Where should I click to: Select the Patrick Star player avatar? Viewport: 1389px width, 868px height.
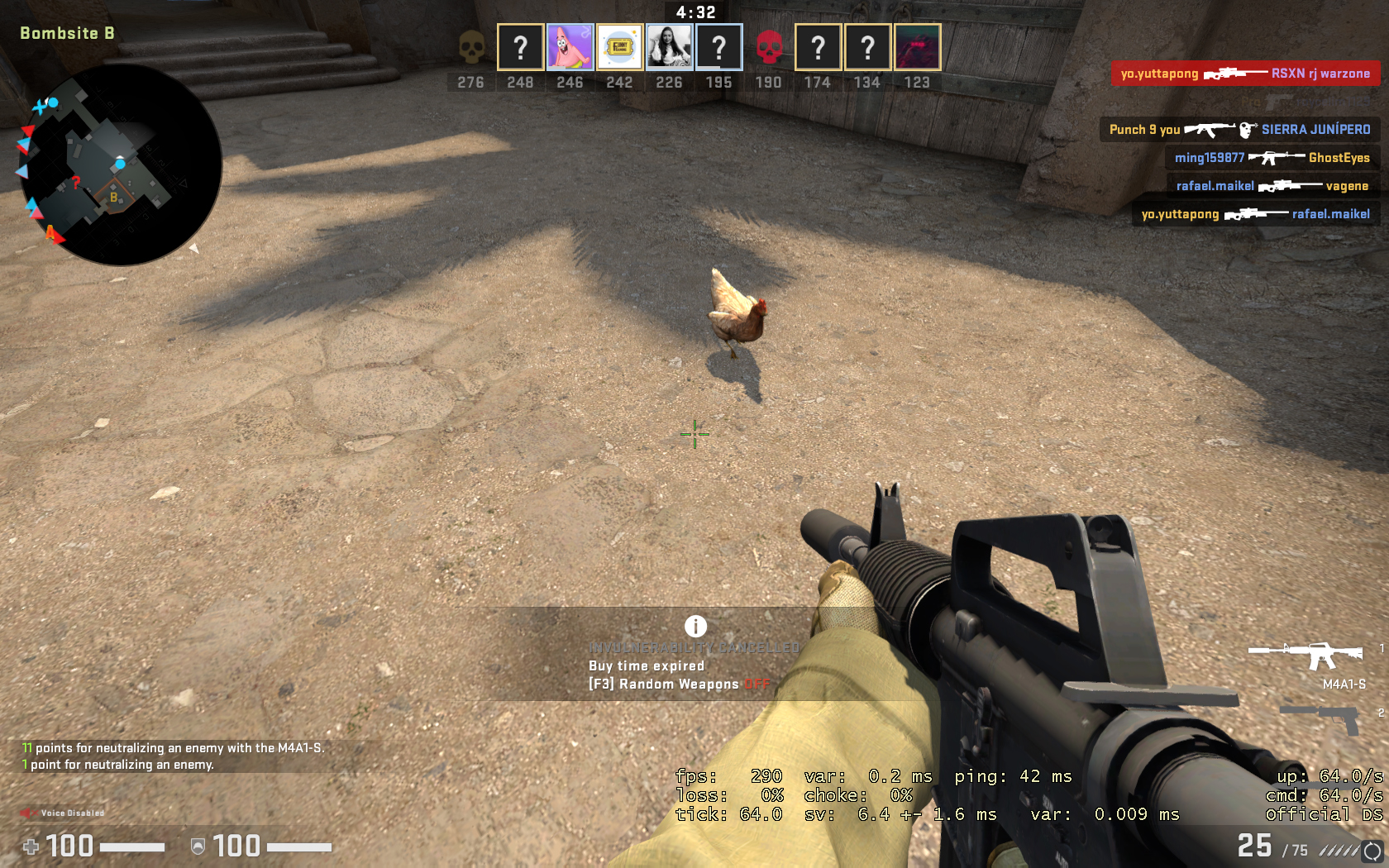tap(570, 47)
